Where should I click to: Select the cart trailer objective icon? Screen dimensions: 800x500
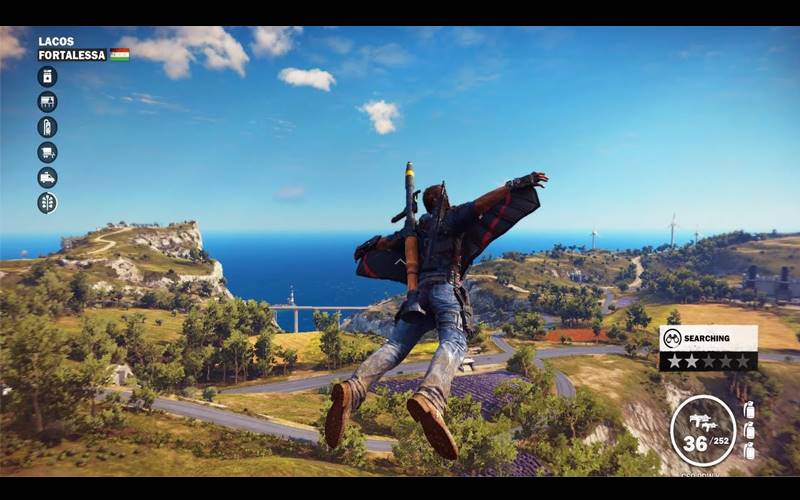pos(47,152)
